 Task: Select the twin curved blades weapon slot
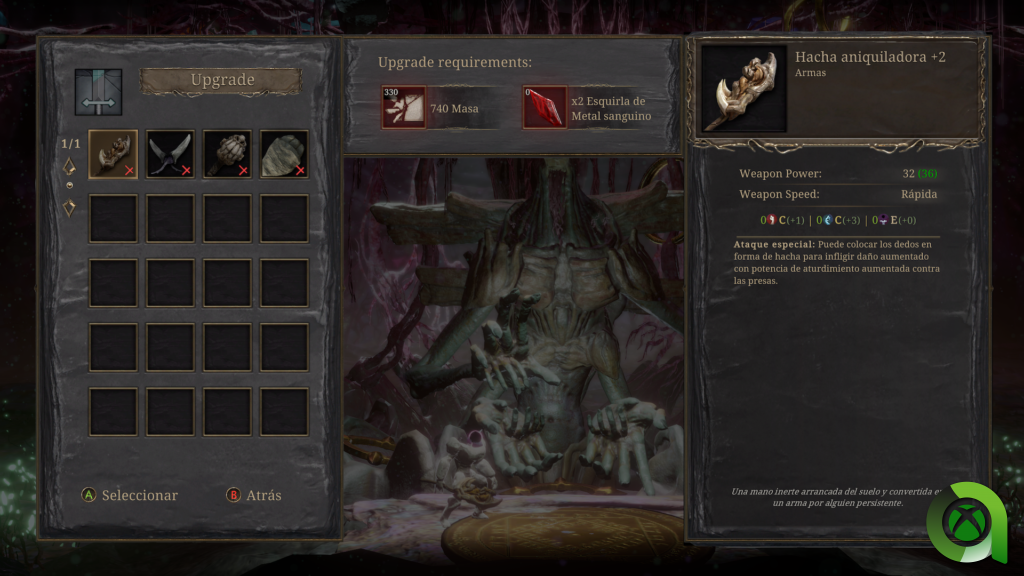pos(170,154)
